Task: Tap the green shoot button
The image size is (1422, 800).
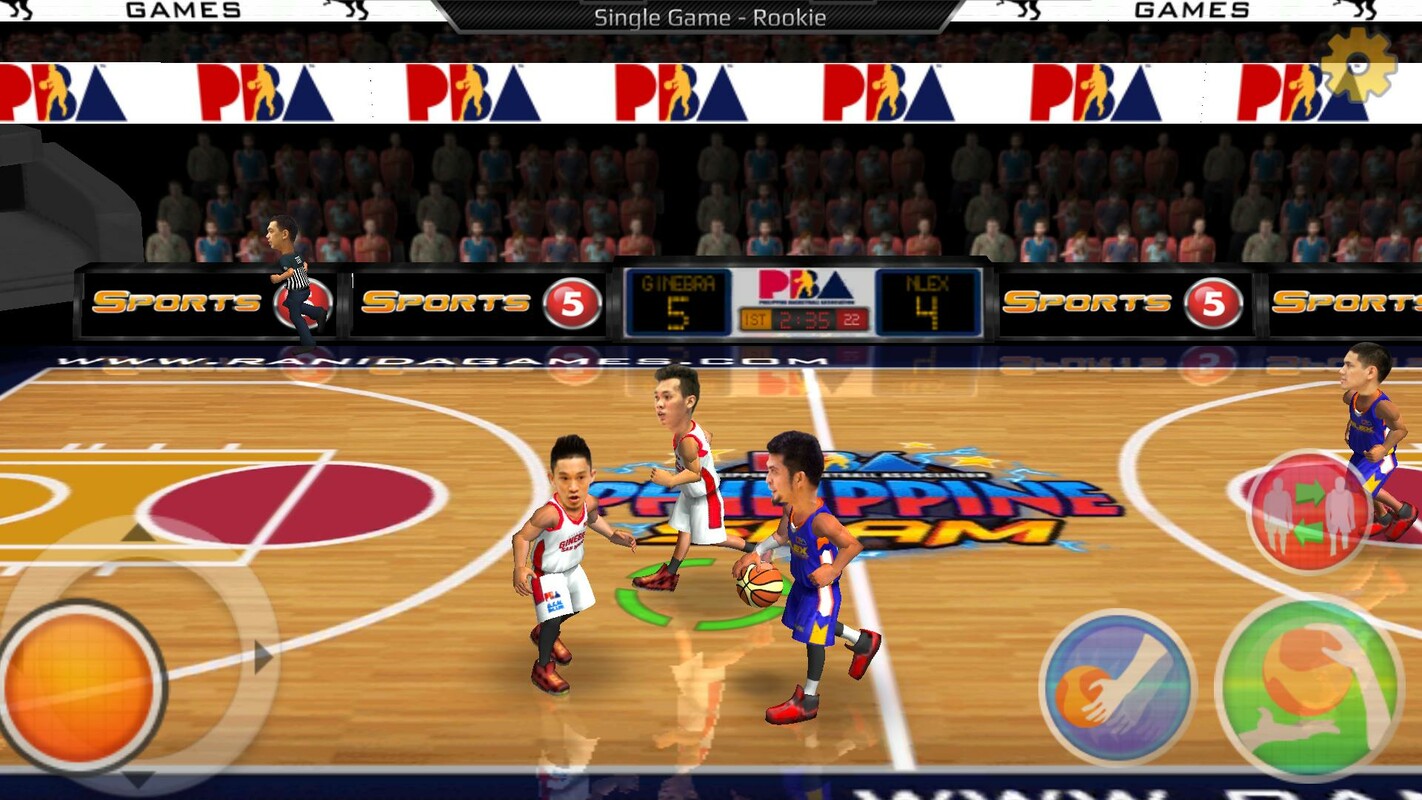Action: click(1308, 689)
